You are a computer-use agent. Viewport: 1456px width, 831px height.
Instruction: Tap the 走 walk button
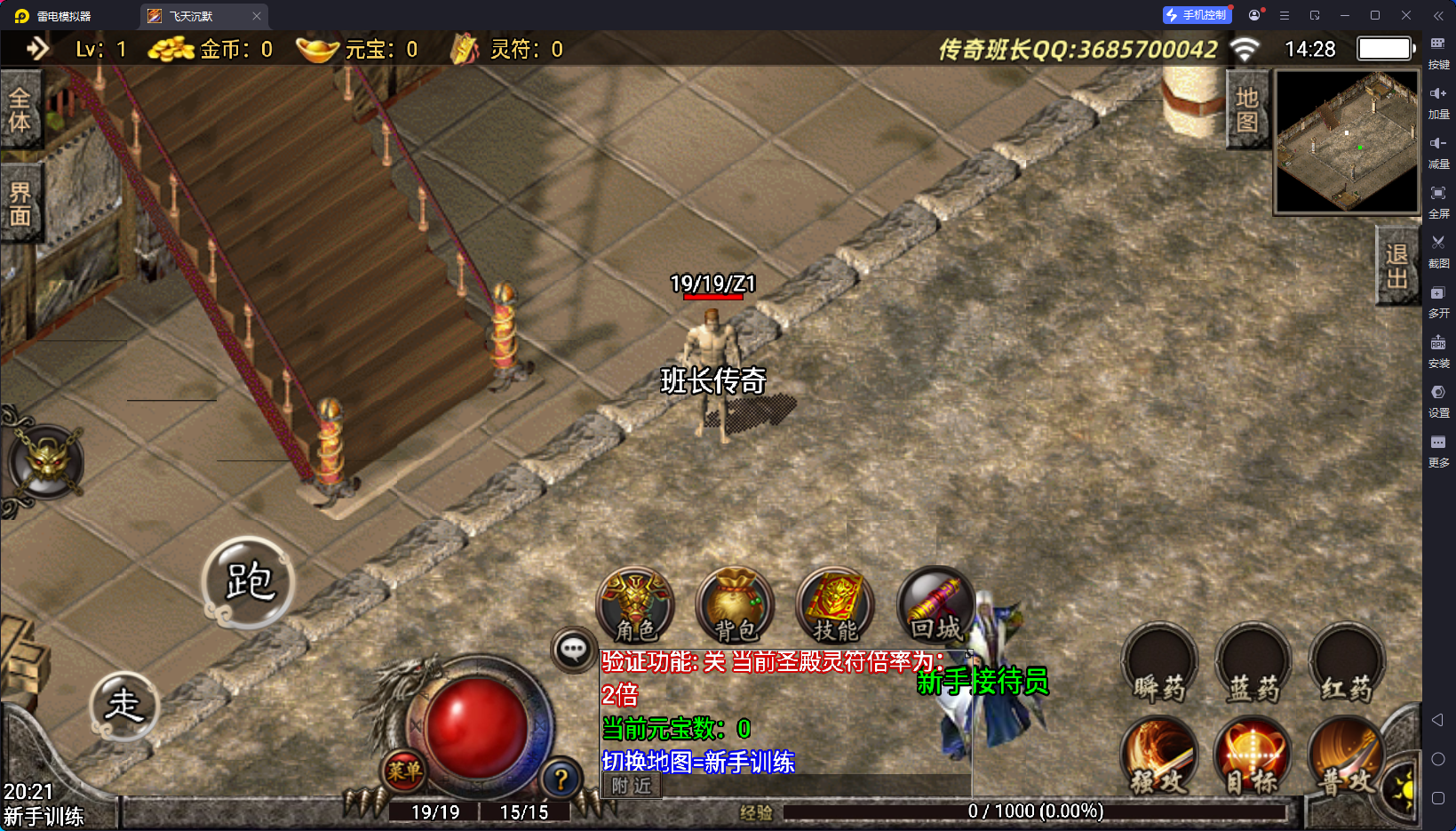pos(124,706)
